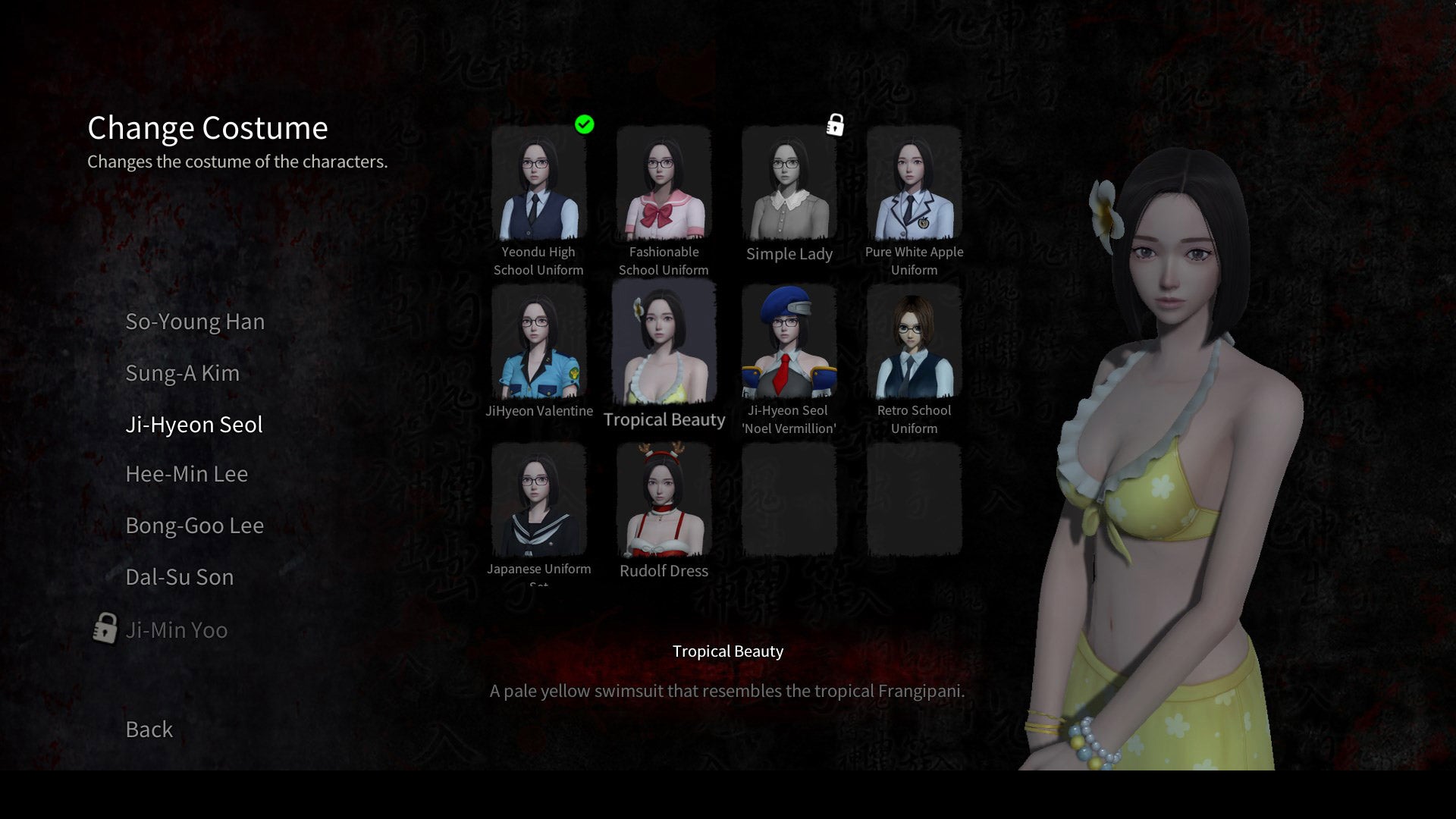The image size is (1456, 819).
Task: Select Ji-Hyeon Seol character entry
Action: click(194, 425)
